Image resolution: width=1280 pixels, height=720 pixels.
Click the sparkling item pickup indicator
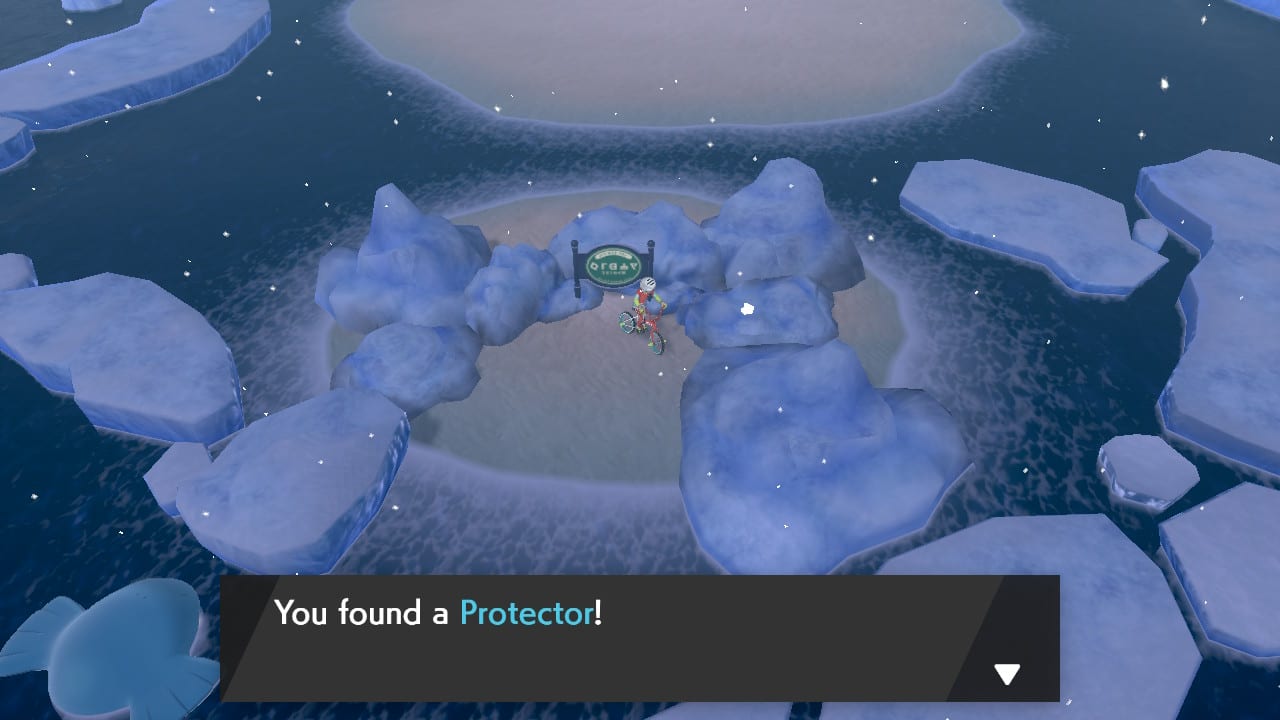(x=746, y=308)
